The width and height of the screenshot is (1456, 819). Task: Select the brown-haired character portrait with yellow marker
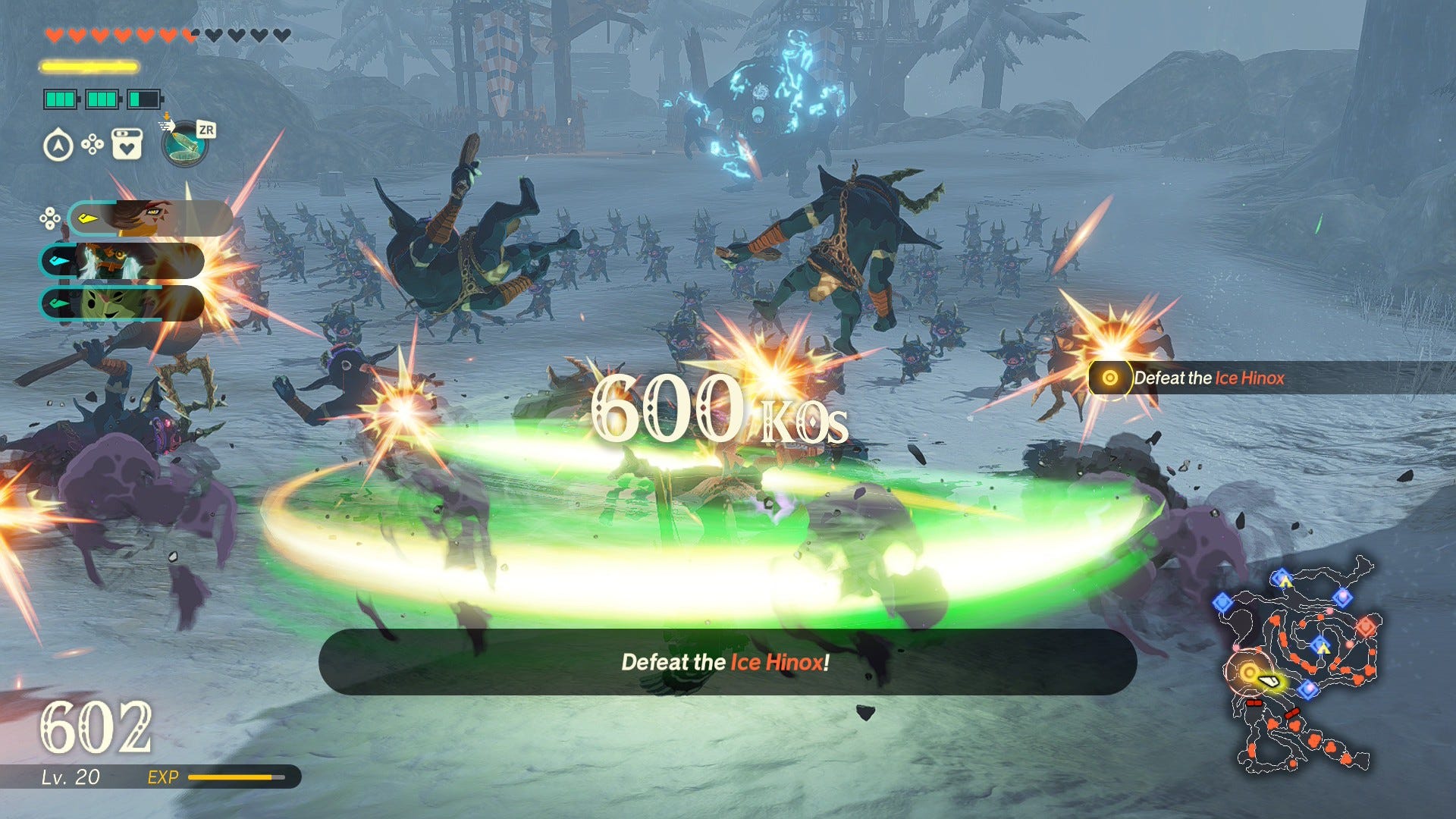coord(150,218)
